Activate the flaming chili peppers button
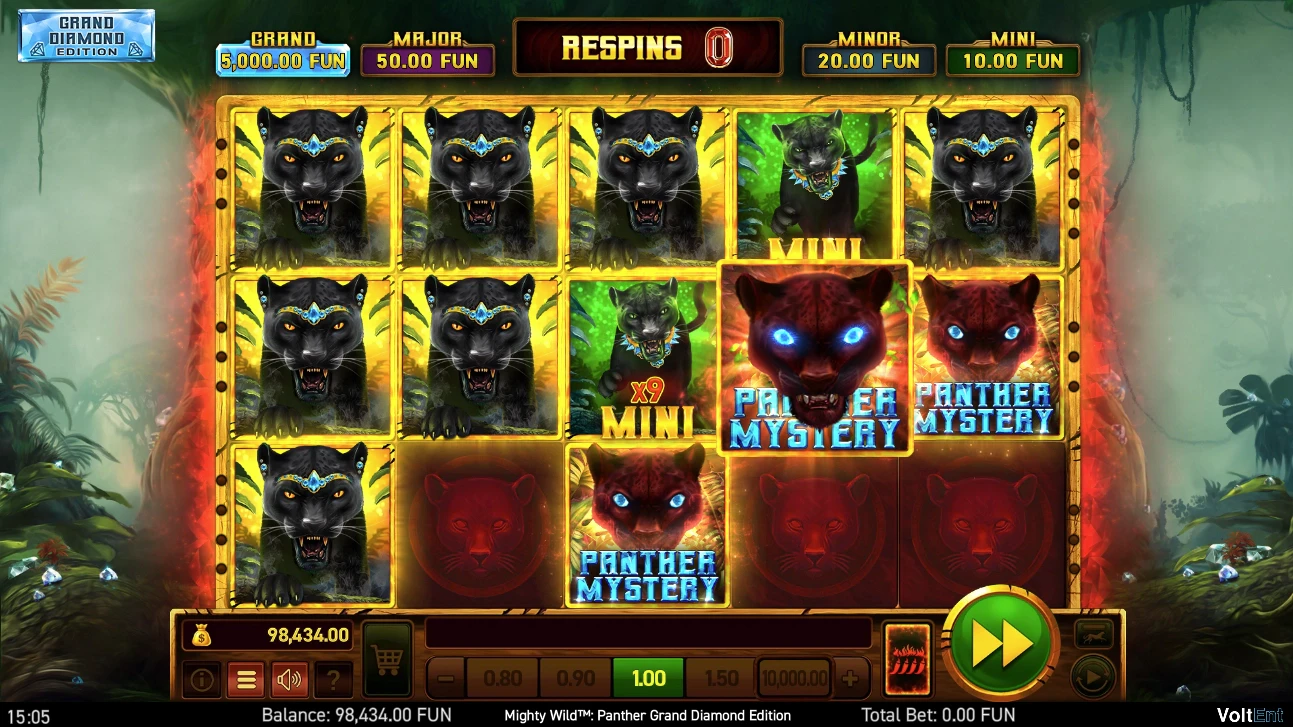This screenshot has height=727, width=1293. pos(908,659)
